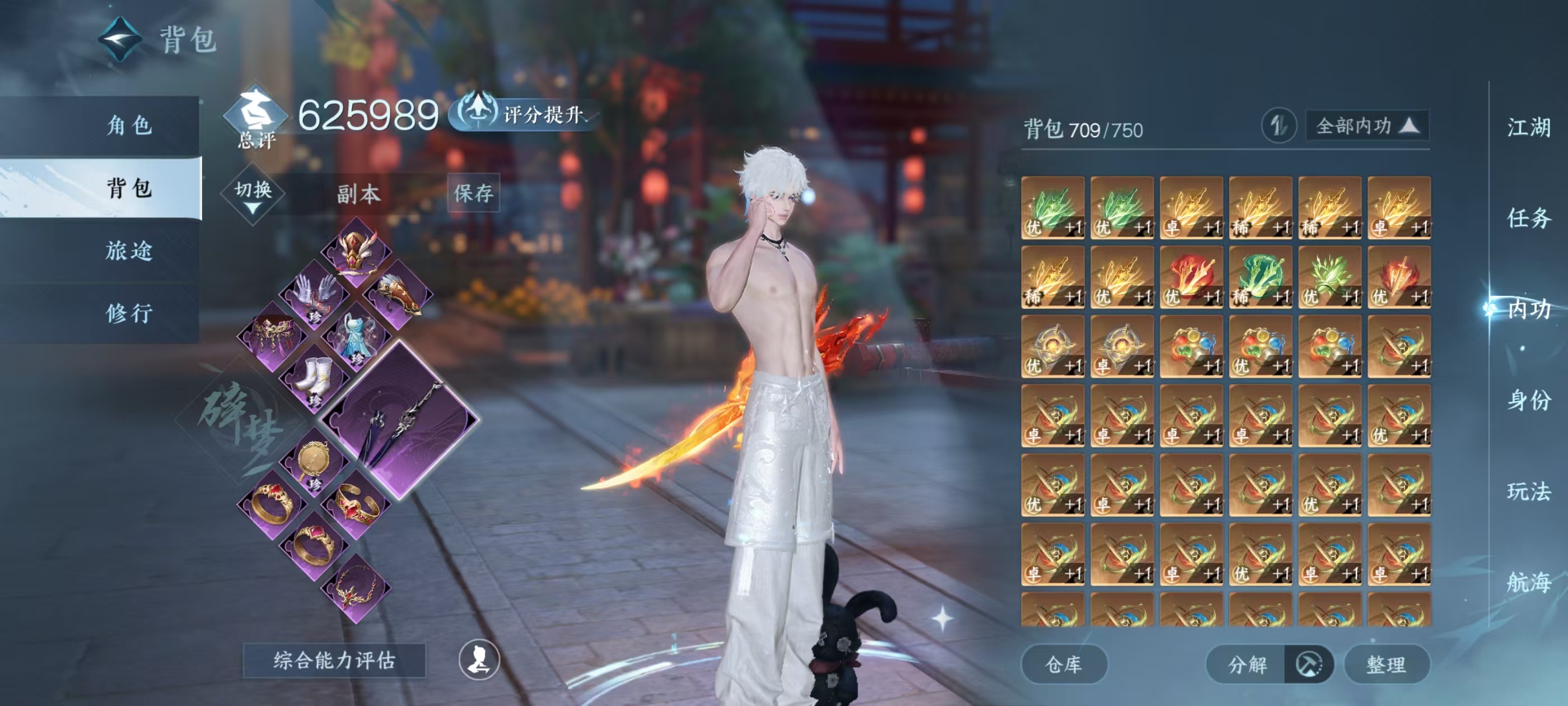The image size is (1568, 706).
Task: Open the 身份 category
Action: [1528, 400]
